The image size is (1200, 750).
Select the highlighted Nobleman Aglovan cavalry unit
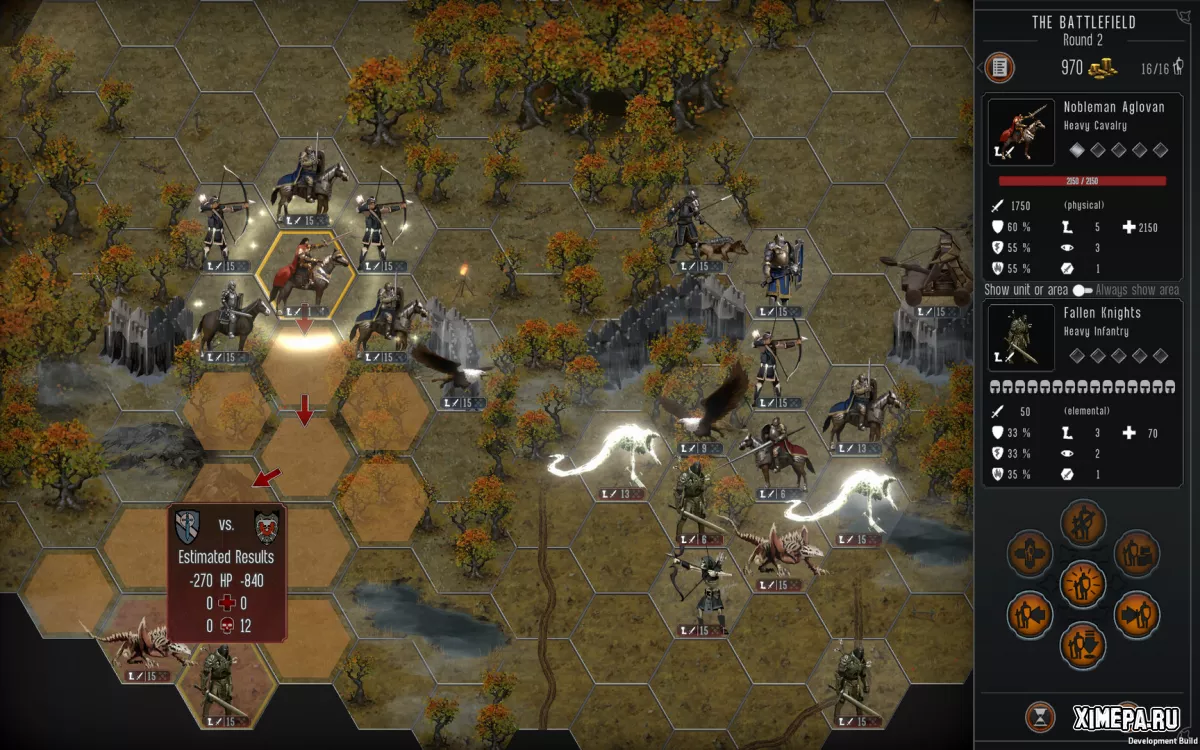coord(304,274)
